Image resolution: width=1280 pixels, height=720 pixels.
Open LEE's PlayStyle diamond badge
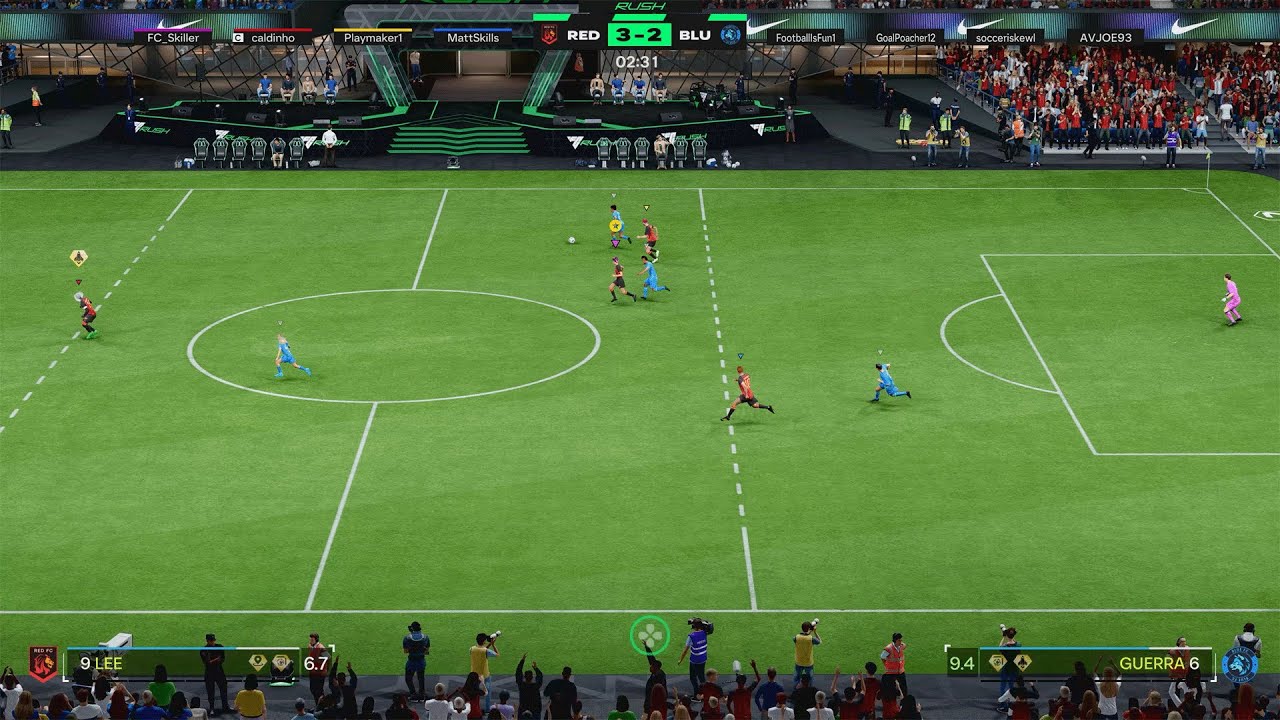coord(257,661)
